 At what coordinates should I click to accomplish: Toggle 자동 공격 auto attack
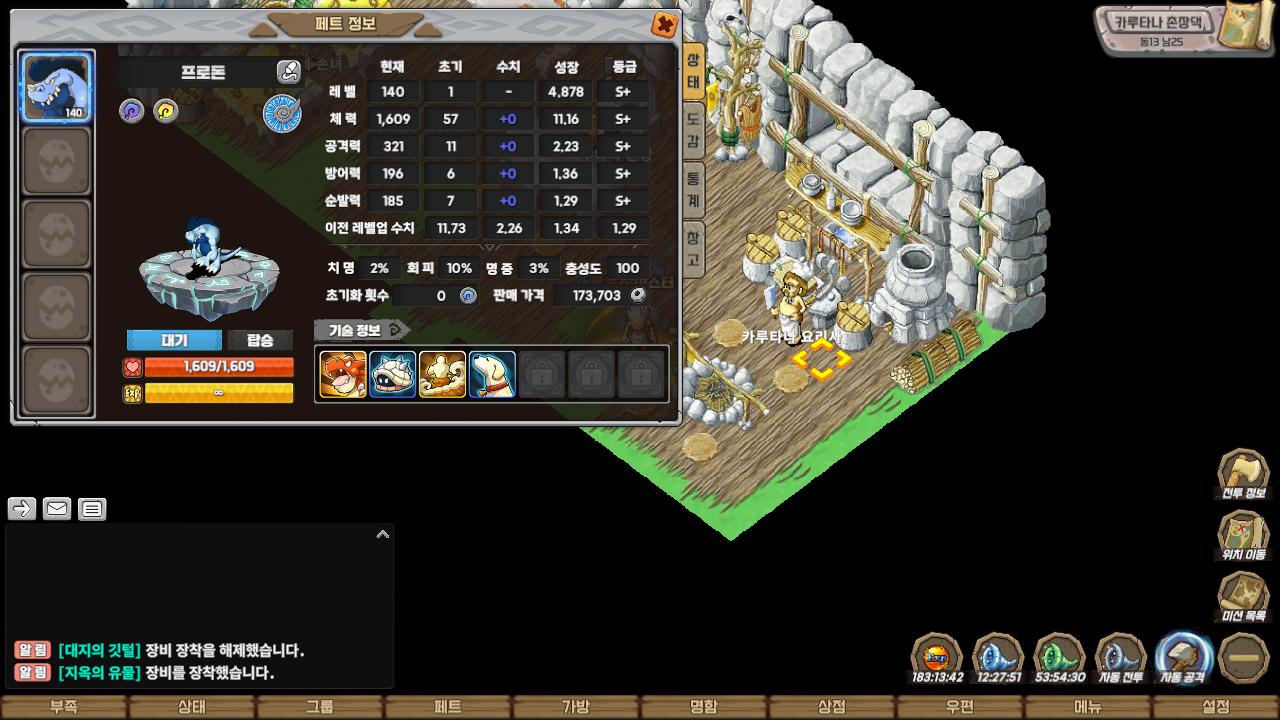click(1184, 658)
